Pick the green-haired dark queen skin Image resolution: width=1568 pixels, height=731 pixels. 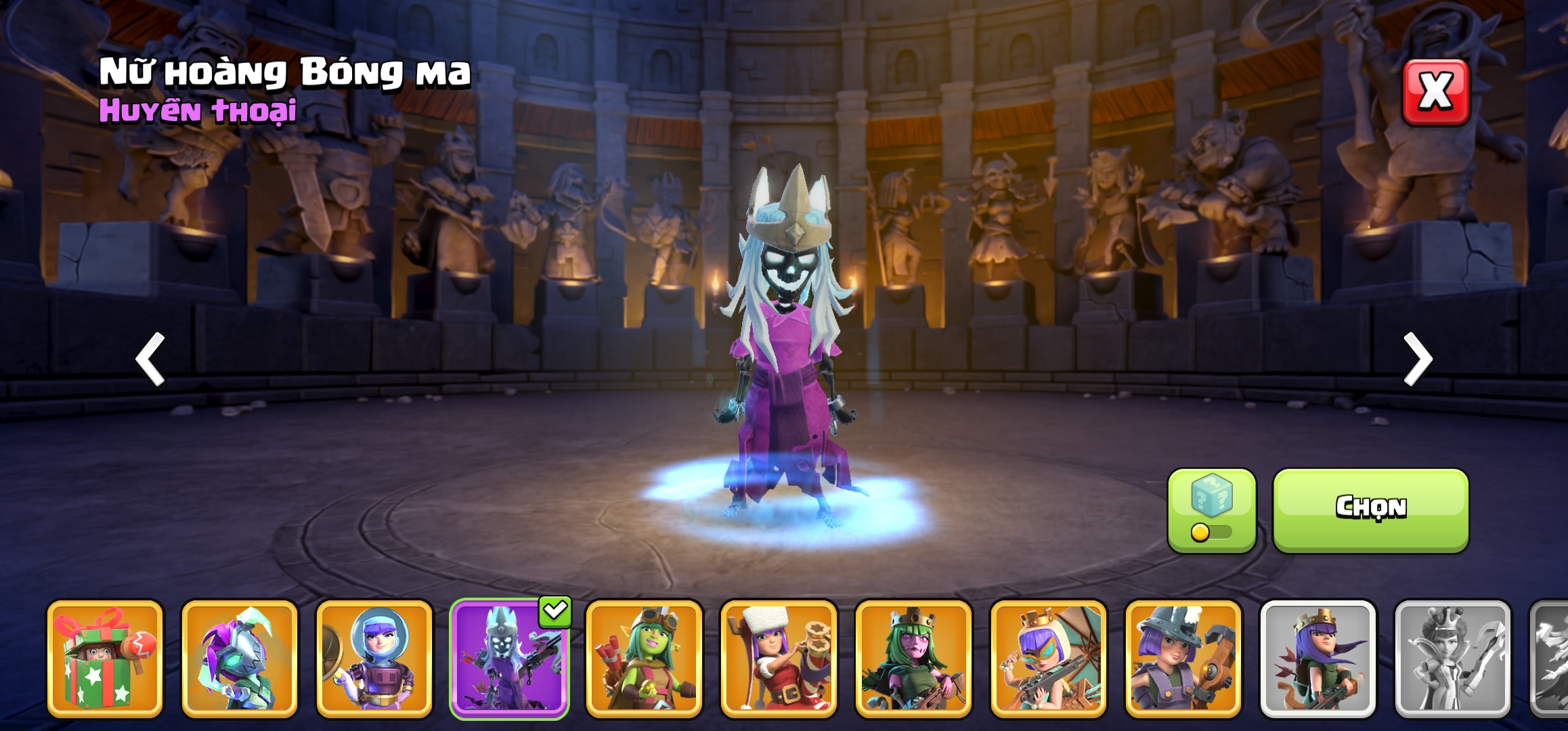913,658
